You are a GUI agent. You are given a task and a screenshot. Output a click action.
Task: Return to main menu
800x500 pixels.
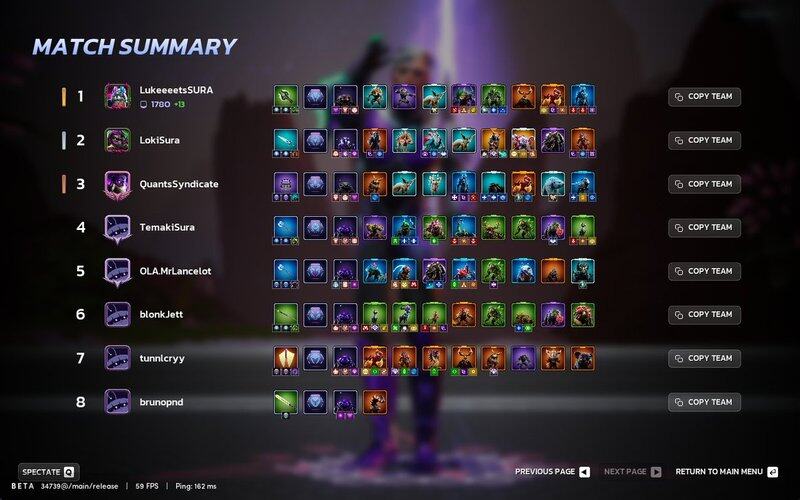pos(726,471)
